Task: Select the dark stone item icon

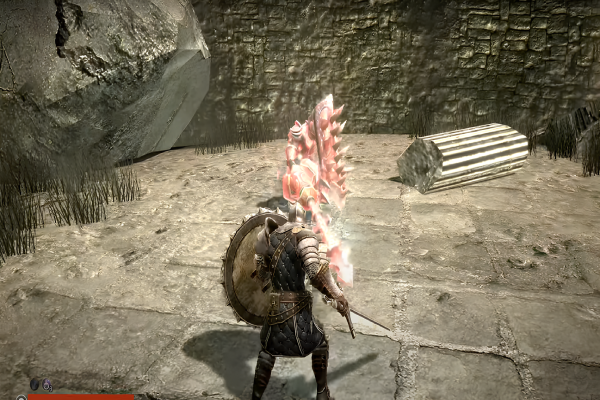Action: tap(33, 384)
